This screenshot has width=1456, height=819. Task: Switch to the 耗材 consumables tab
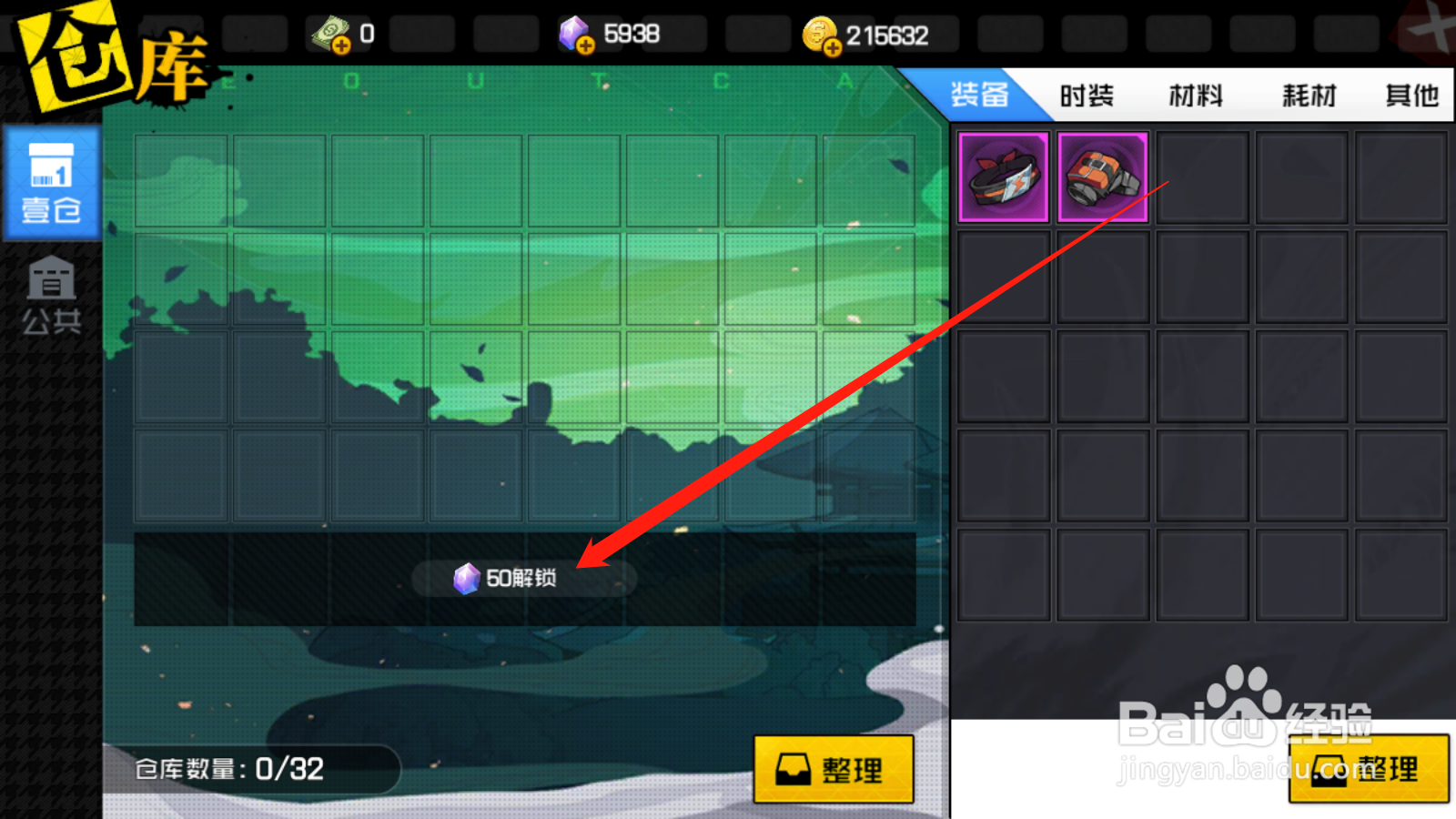click(x=1310, y=95)
